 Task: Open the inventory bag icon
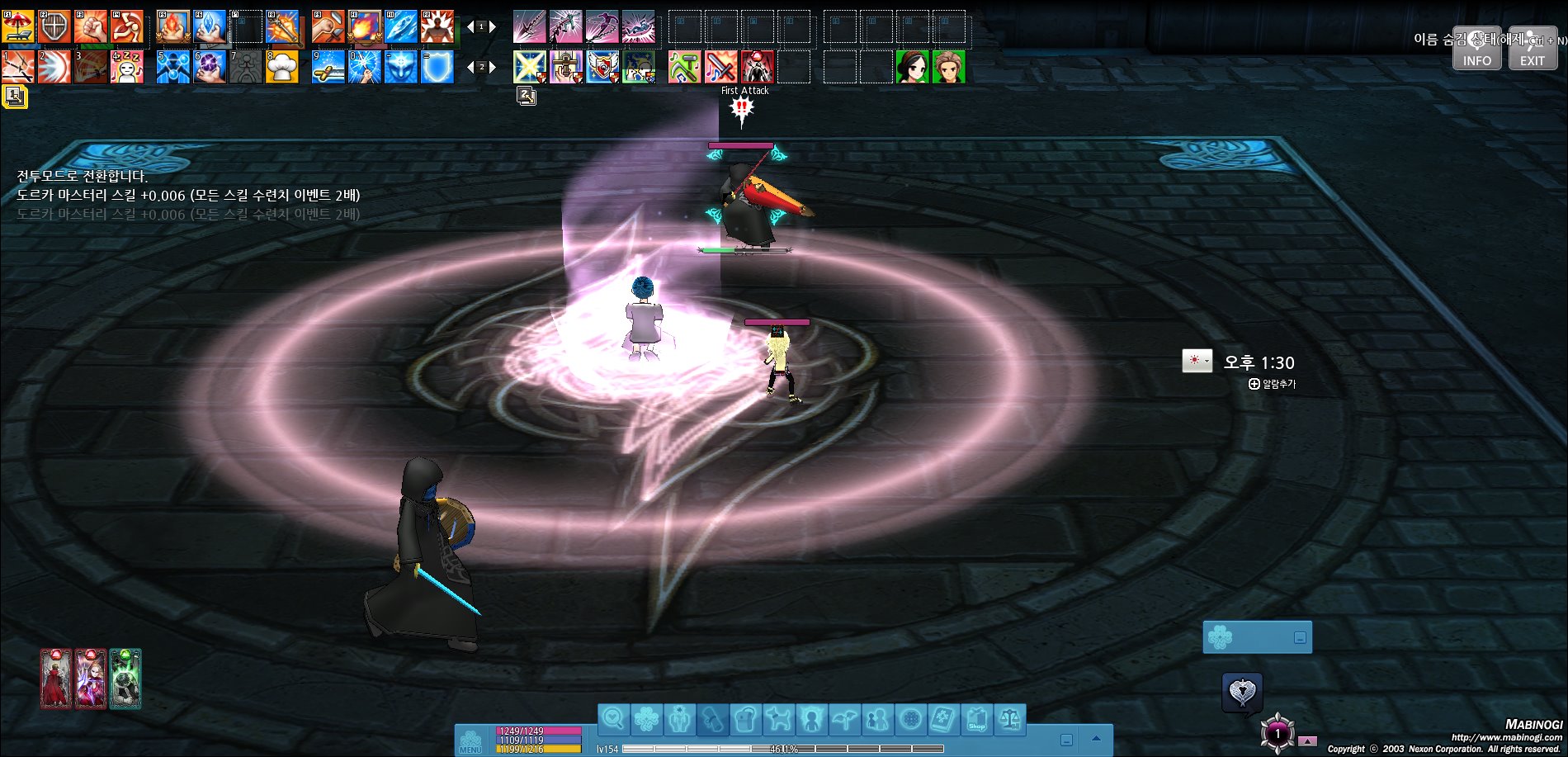point(745,720)
